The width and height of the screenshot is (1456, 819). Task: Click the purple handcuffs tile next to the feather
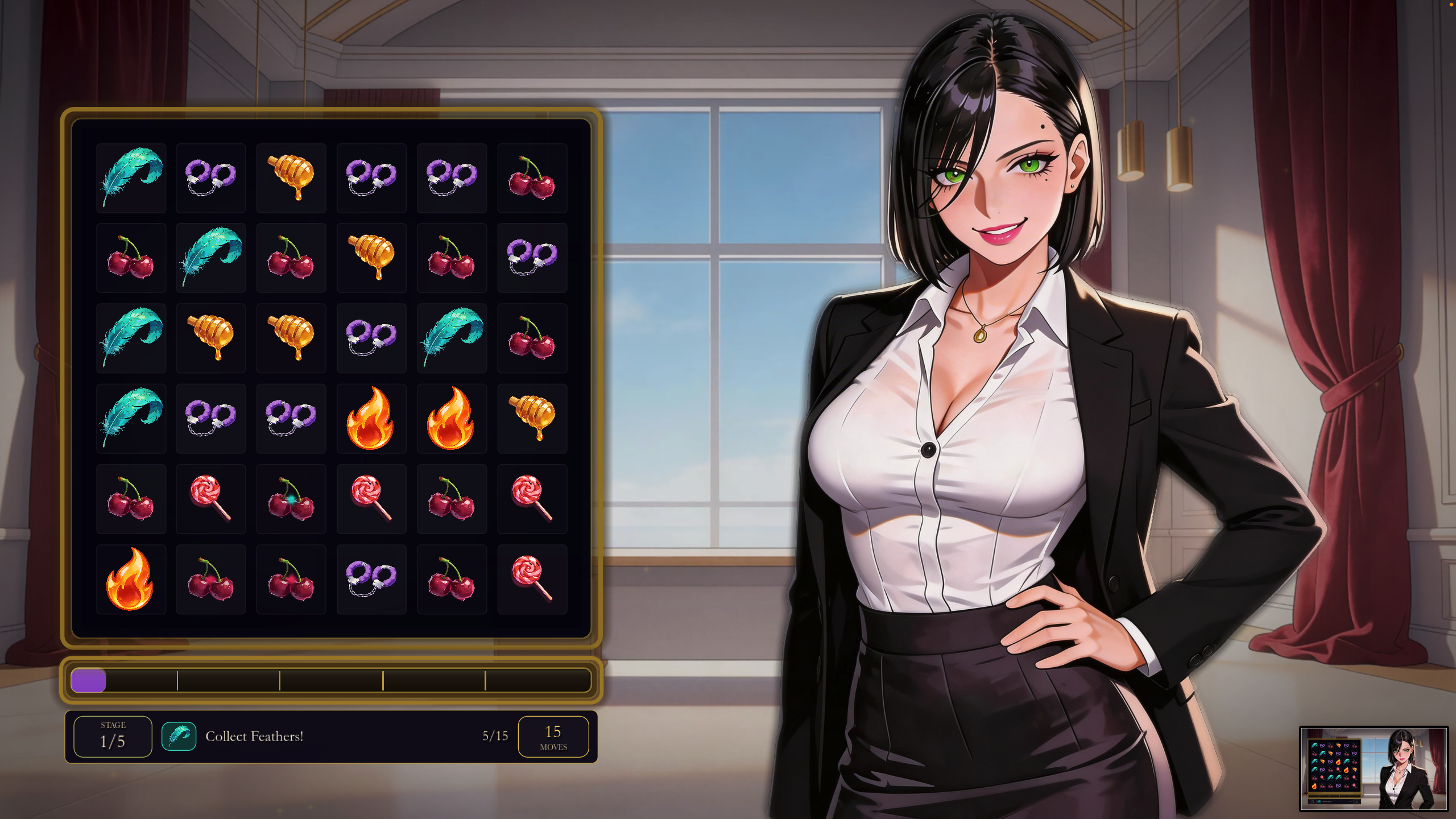[211, 177]
